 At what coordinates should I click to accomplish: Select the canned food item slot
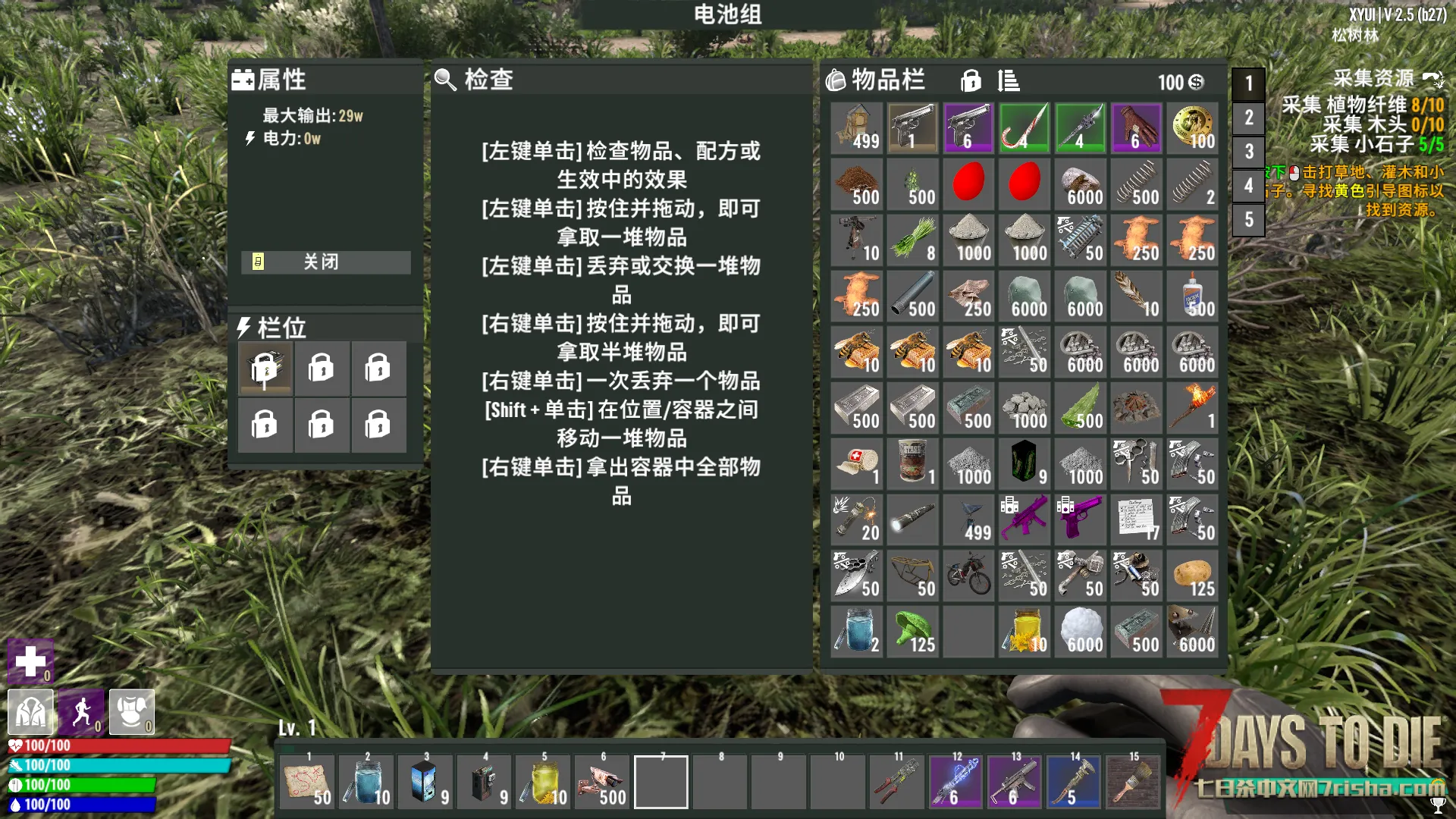(912, 464)
